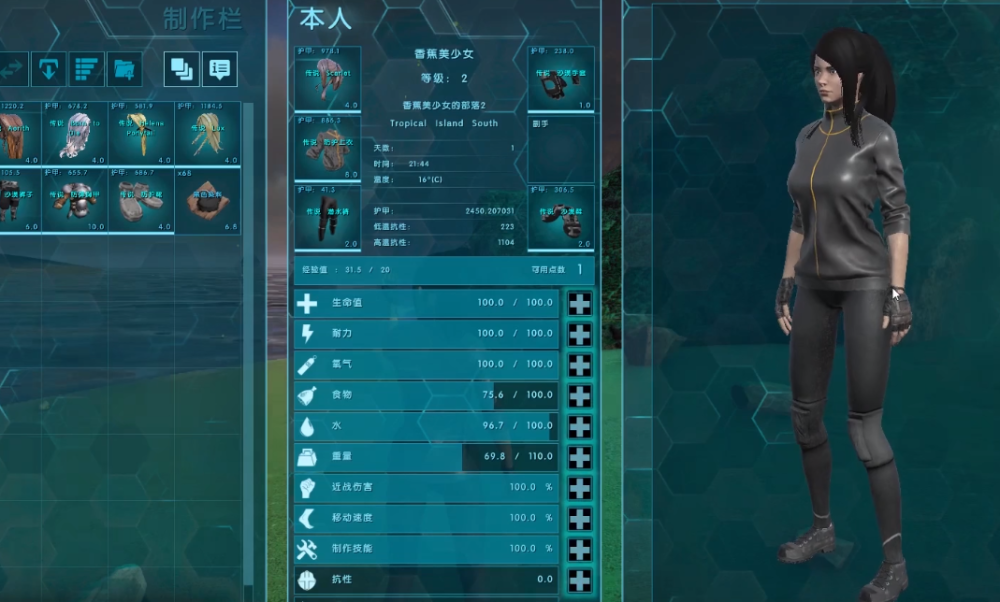Select the equipped Scarlet hair item
The width and height of the screenshot is (1000, 602).
point(327,79)
